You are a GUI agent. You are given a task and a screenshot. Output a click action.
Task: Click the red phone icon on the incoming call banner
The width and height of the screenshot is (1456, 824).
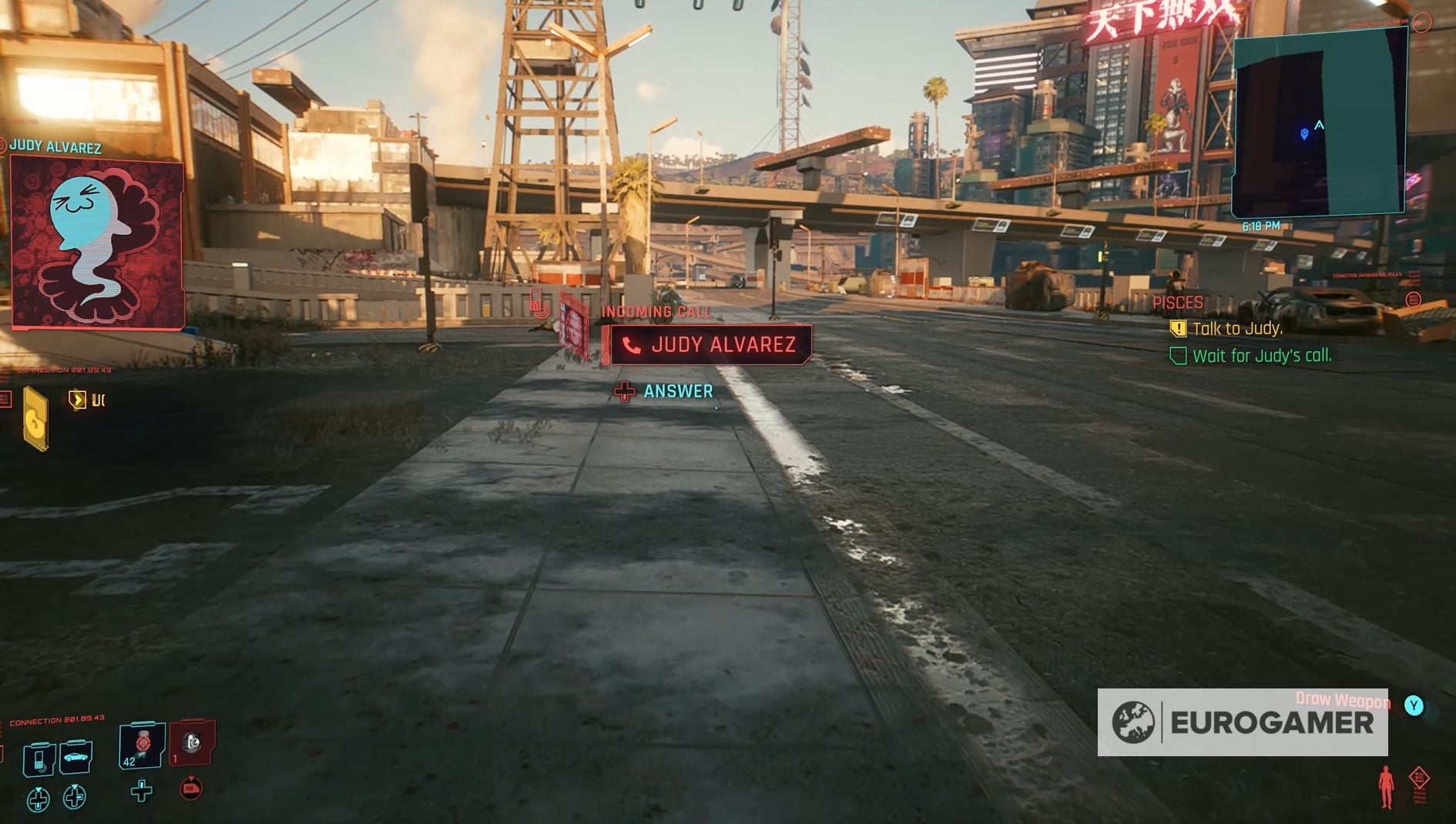(633, 344)
